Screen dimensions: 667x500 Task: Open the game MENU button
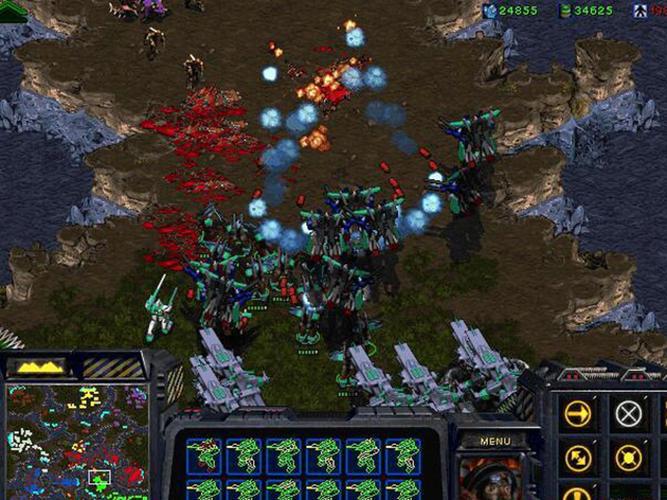pos(495,441)
